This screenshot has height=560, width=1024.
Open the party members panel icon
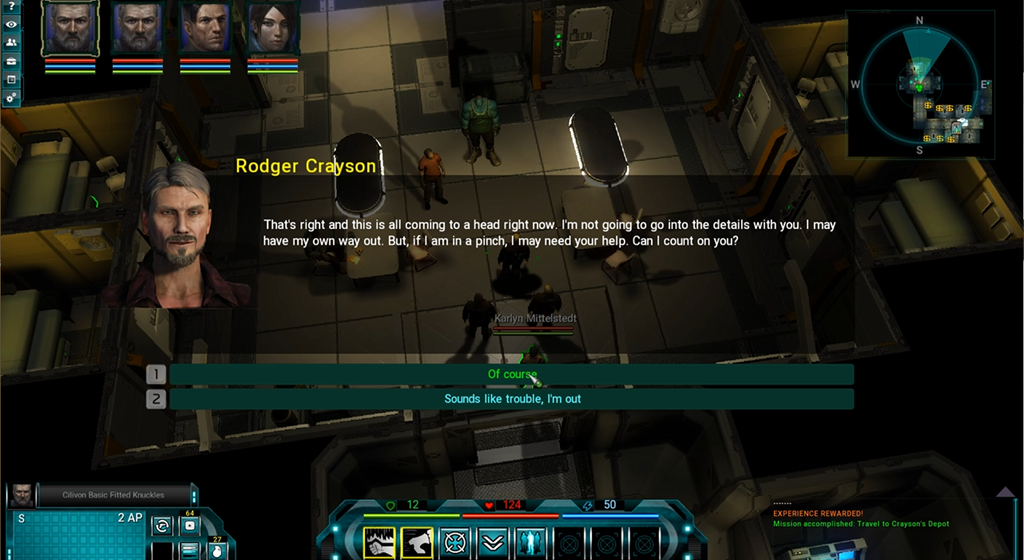pyautogui.click(x=11, y=44)
